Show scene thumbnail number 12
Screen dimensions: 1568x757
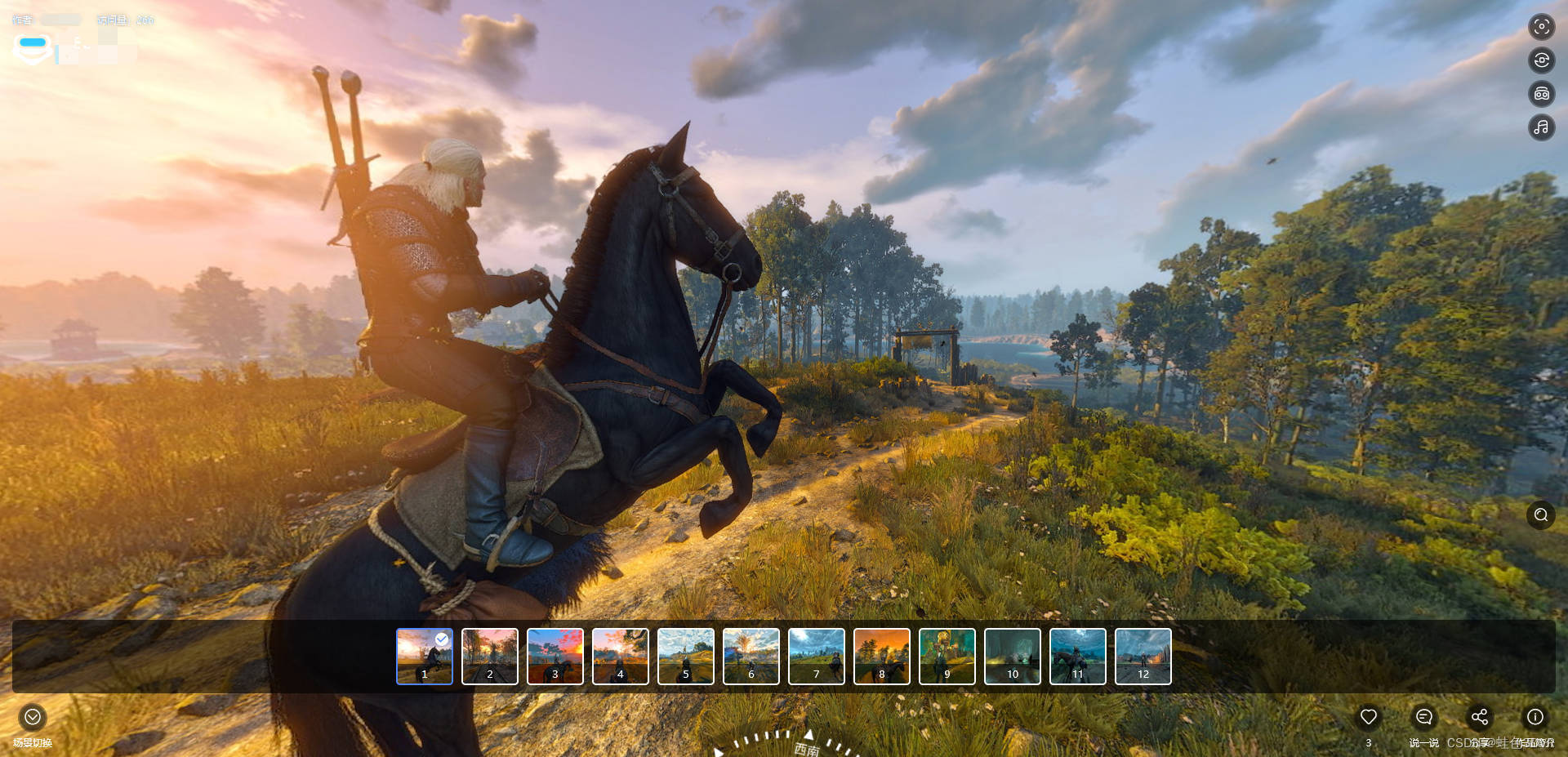click(x=1143, y=656)
